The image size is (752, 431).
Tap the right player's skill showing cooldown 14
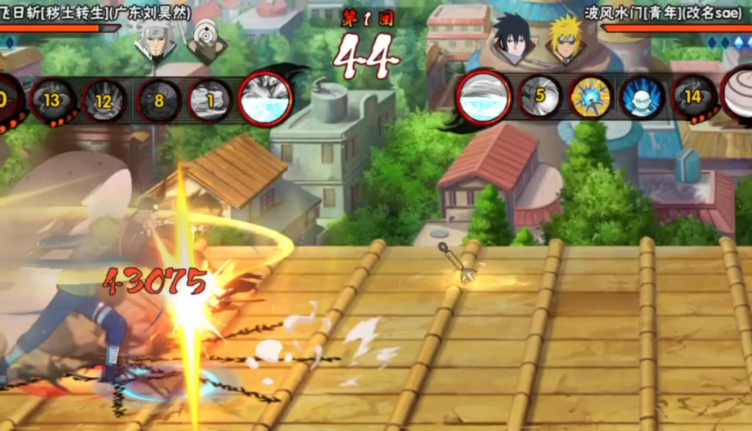[x=694, y=97]
